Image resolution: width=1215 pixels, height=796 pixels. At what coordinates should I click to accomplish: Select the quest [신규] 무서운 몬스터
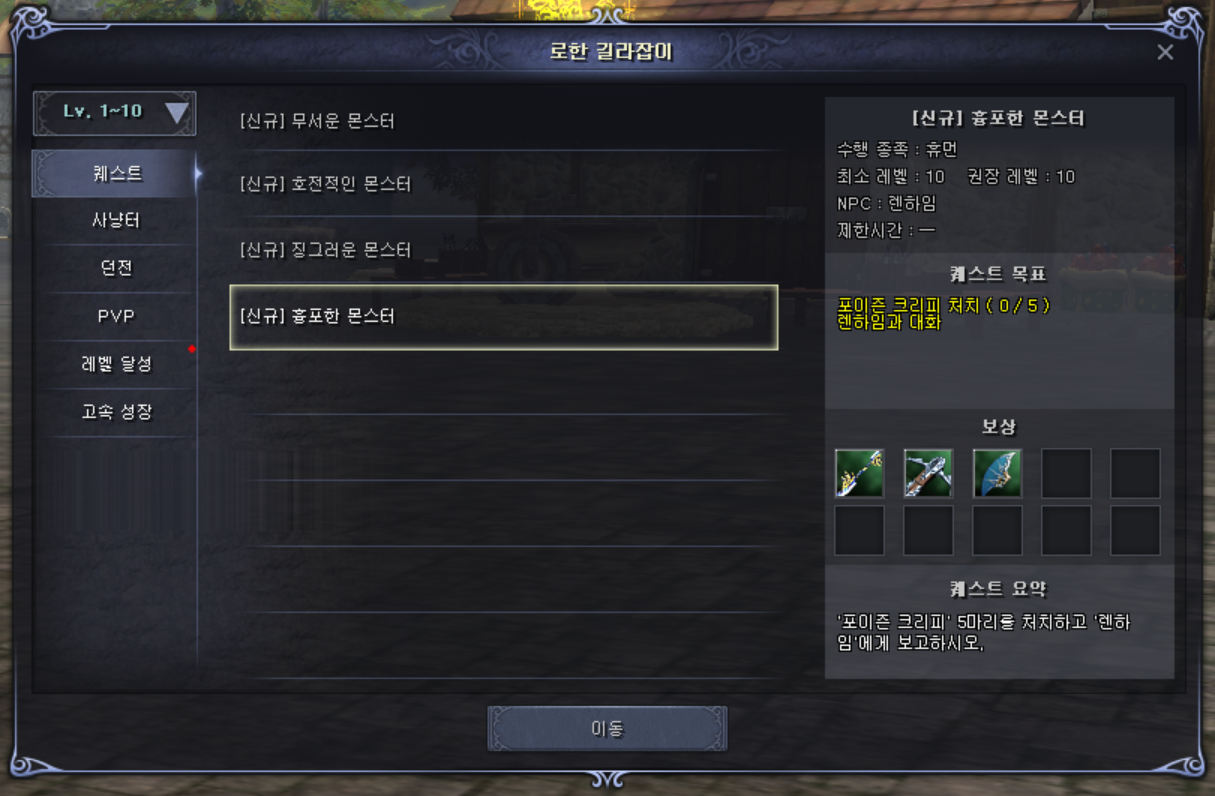point(318,122)
